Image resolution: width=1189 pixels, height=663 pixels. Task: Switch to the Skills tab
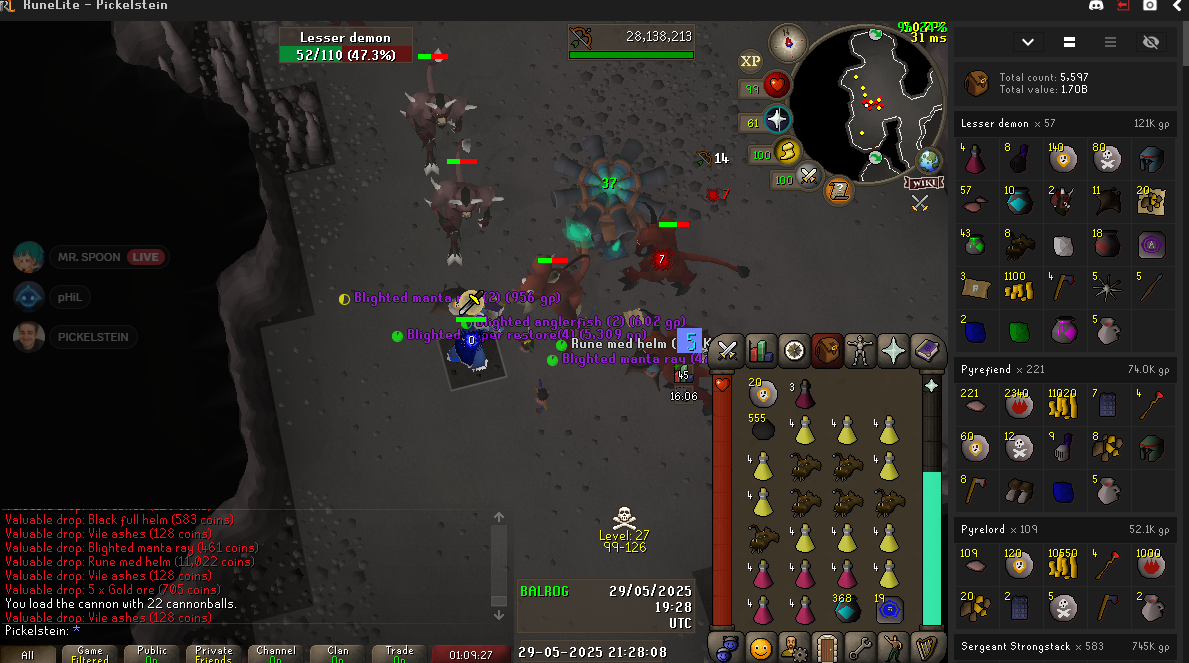point(761,350)
